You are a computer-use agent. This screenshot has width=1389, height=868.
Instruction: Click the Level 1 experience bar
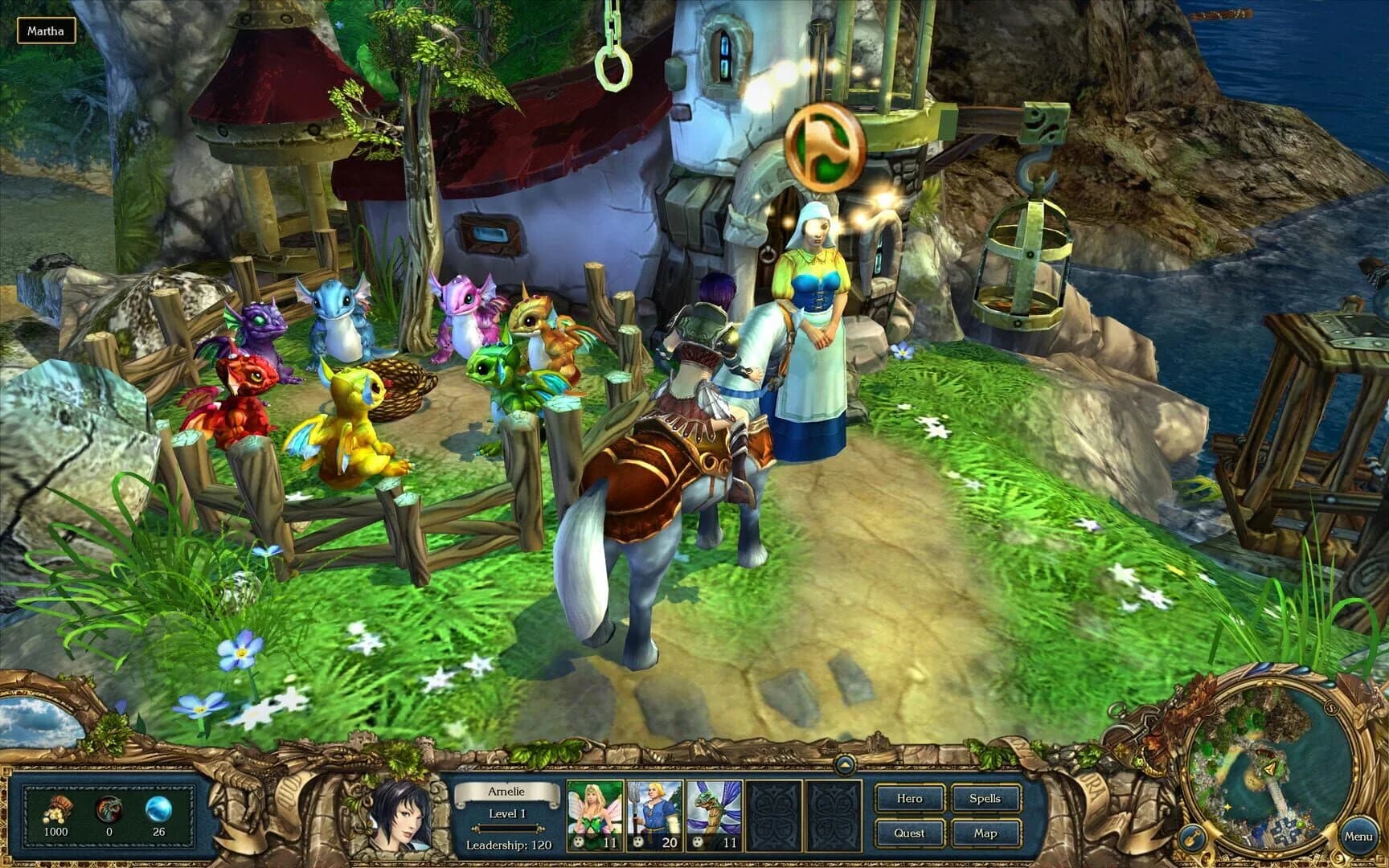tap(509, 828)
